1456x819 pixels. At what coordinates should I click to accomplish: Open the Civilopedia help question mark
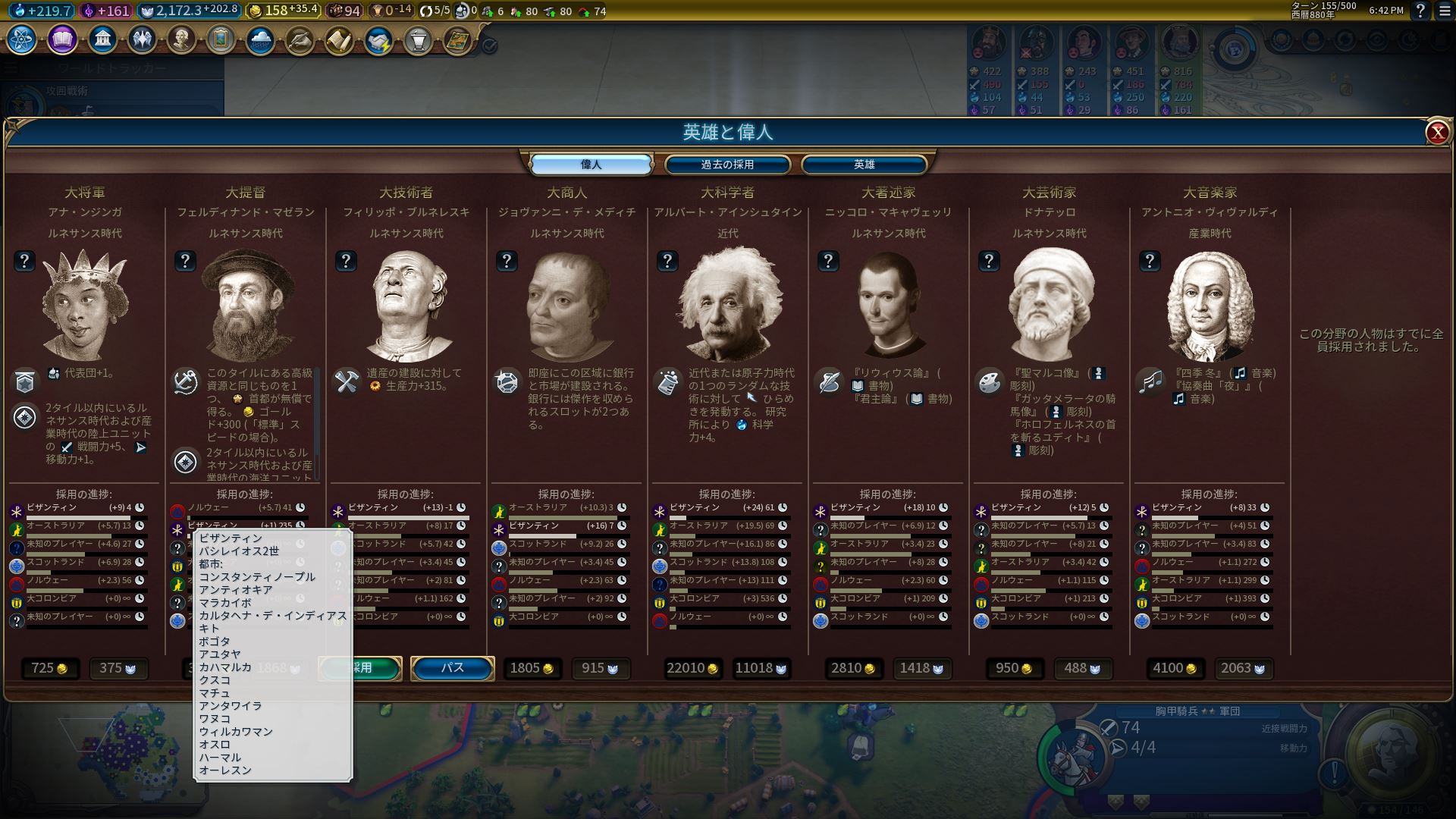(1420, 11)
